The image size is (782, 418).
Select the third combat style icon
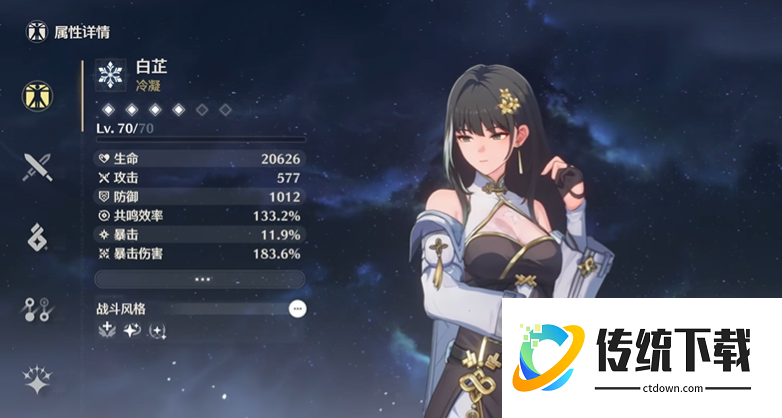pyautogui.click(x=157, y=331)
